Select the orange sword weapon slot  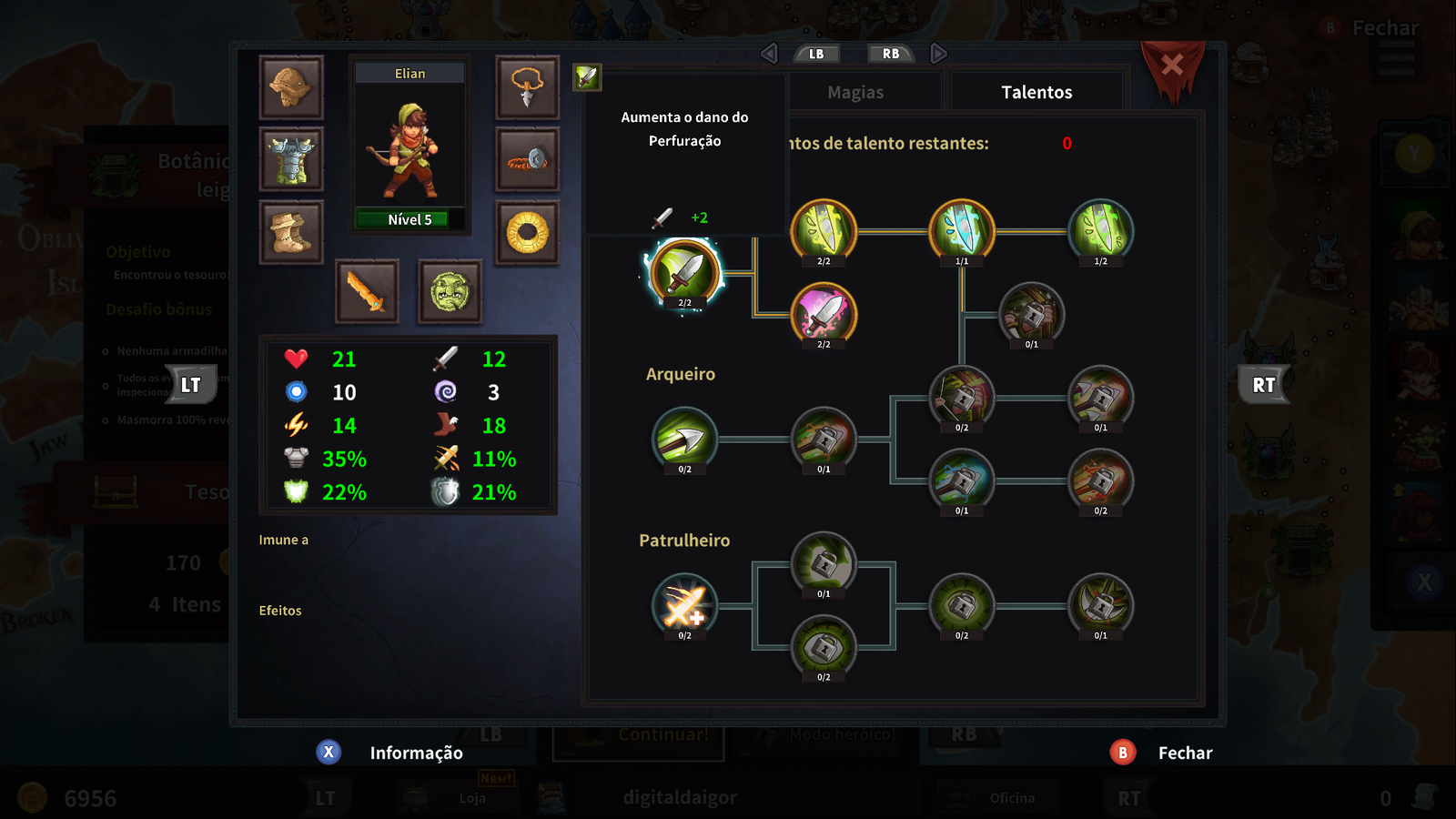[x=367, y=291]
